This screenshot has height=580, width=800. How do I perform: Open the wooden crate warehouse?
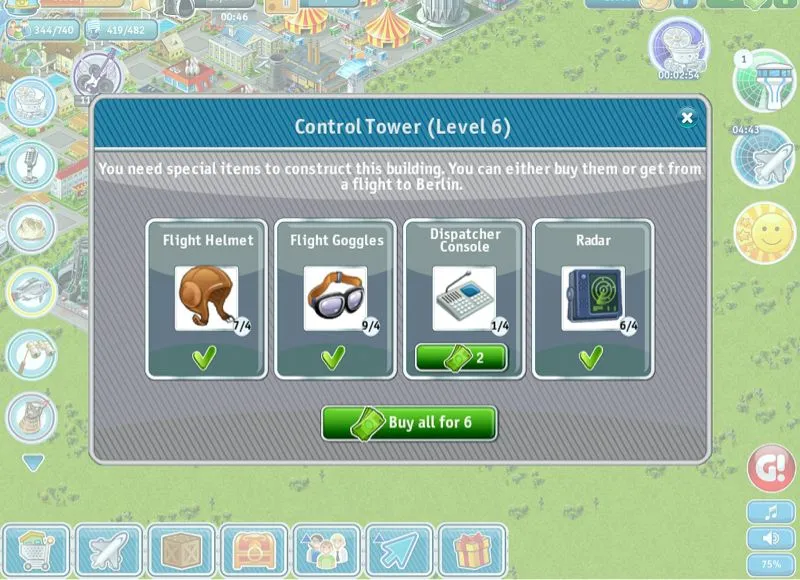click(x=182, y=551)
